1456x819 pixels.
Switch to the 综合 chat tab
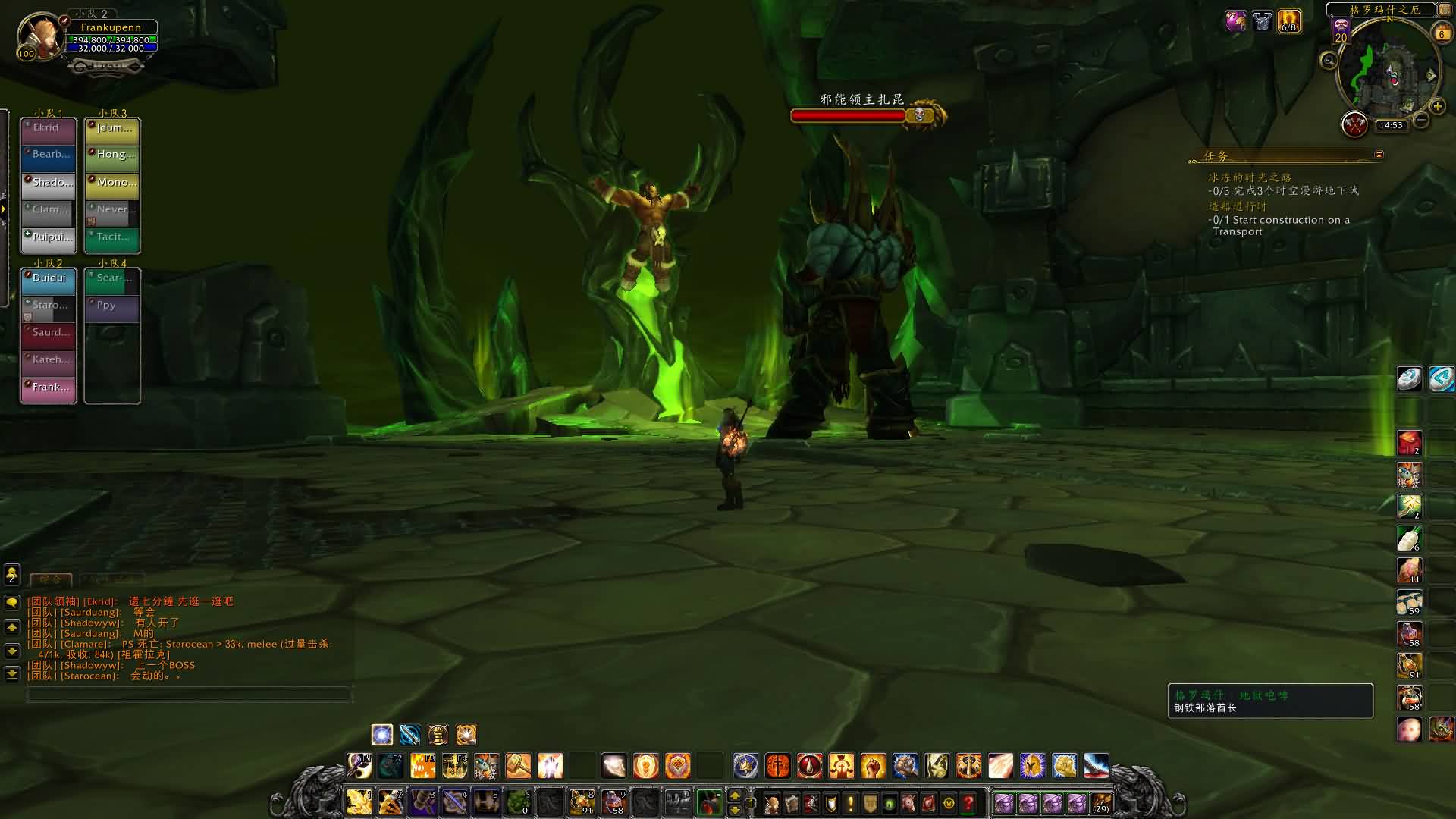click(51, 579)
